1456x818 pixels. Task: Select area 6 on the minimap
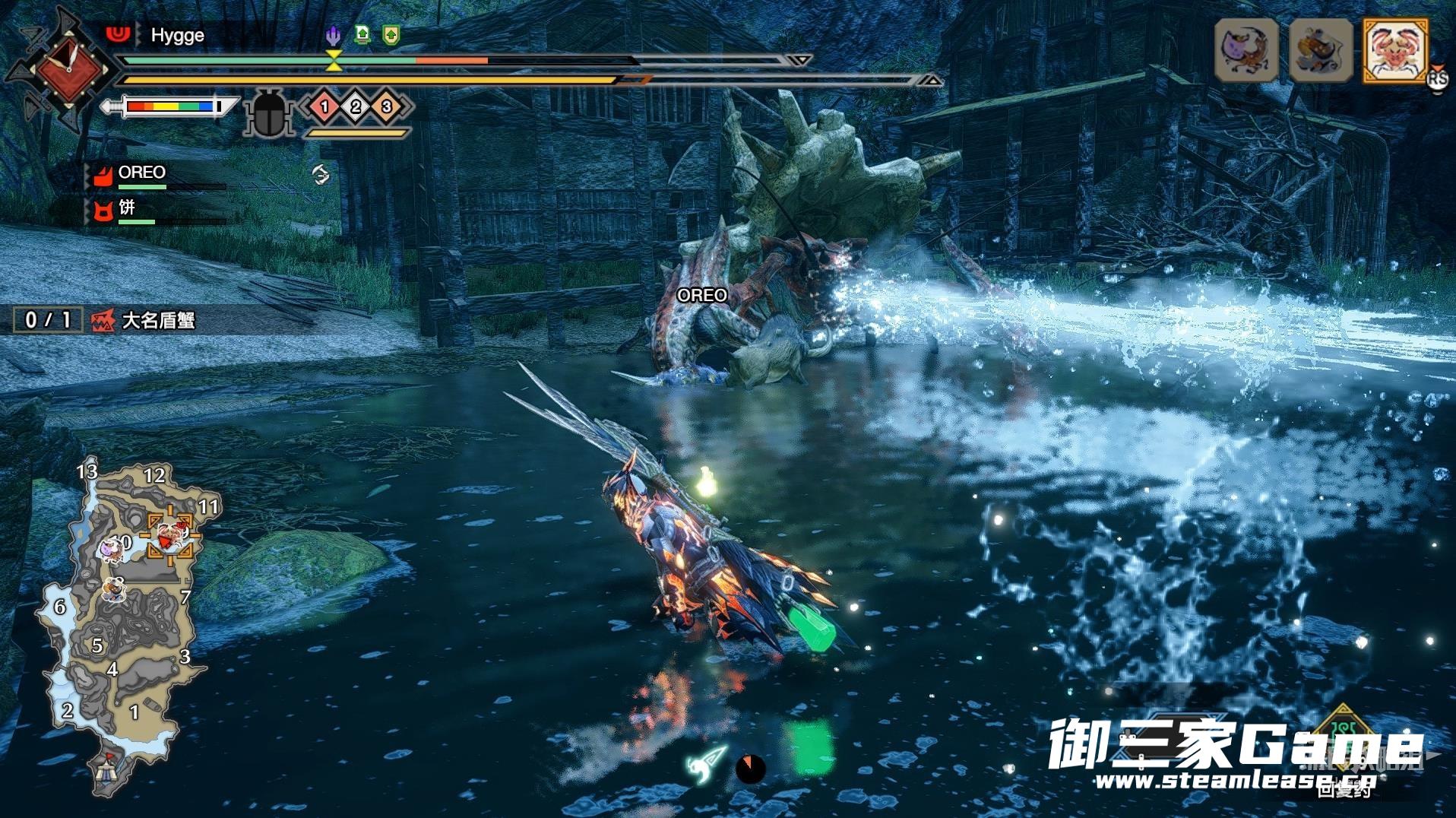59,607
